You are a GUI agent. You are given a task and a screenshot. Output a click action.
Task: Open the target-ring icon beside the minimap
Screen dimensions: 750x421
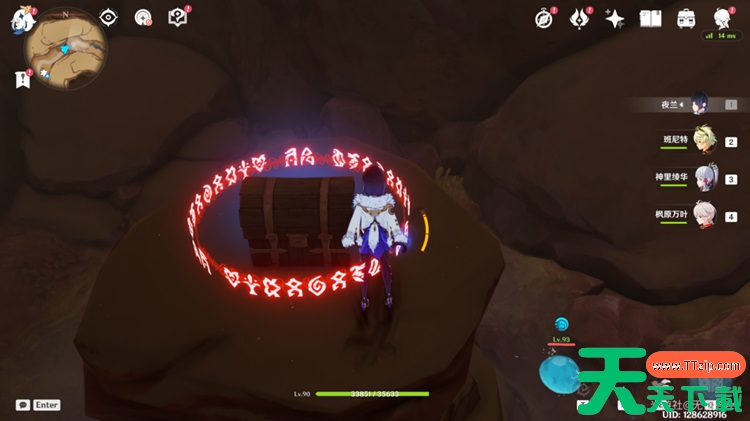[143, 17]
